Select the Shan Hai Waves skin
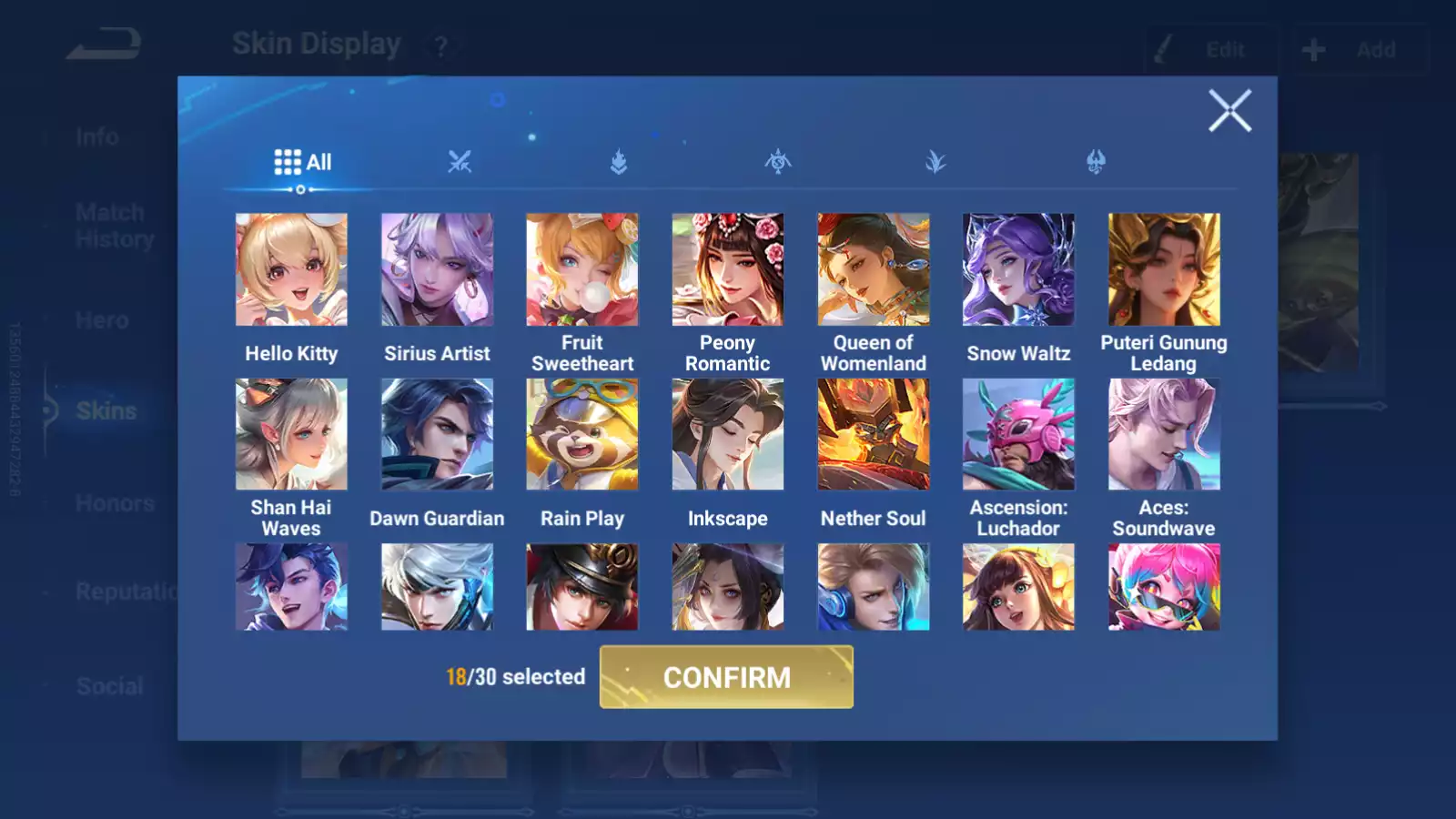Viewport: 1456px width, 819px height. [291, 434]
